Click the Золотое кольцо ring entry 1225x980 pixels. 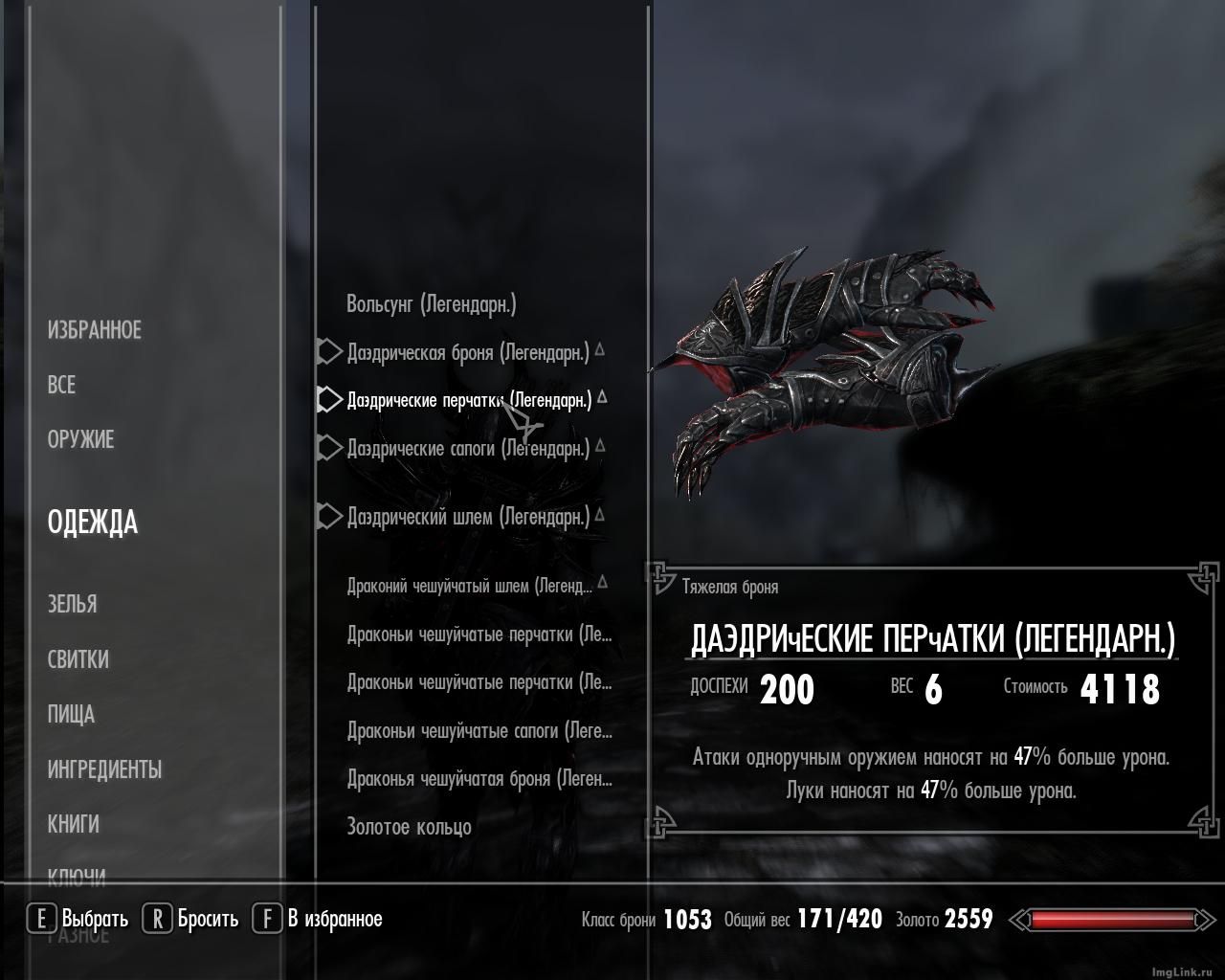click(x=409, y=827)
